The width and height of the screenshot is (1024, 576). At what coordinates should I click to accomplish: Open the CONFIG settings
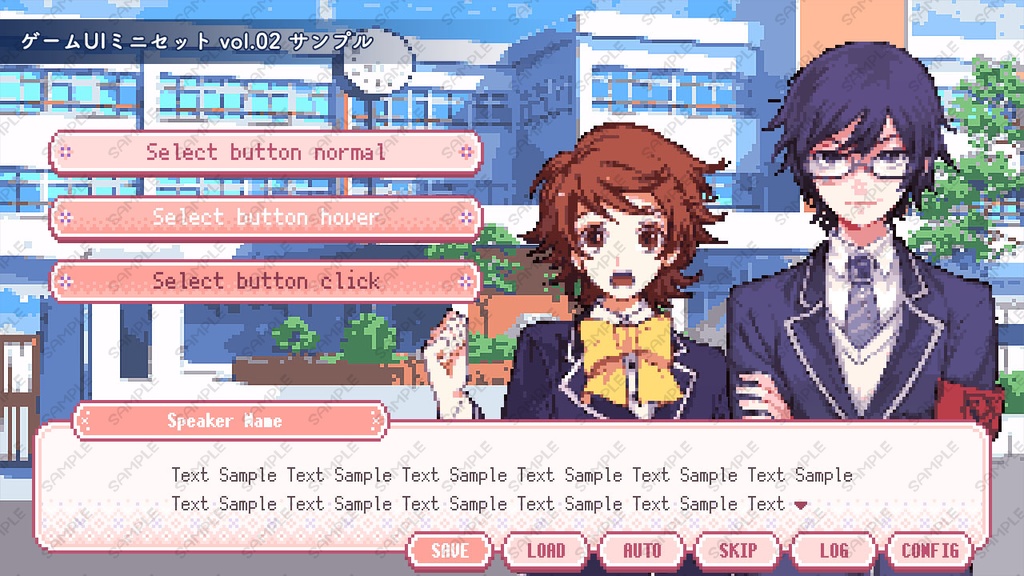point(930,550)
